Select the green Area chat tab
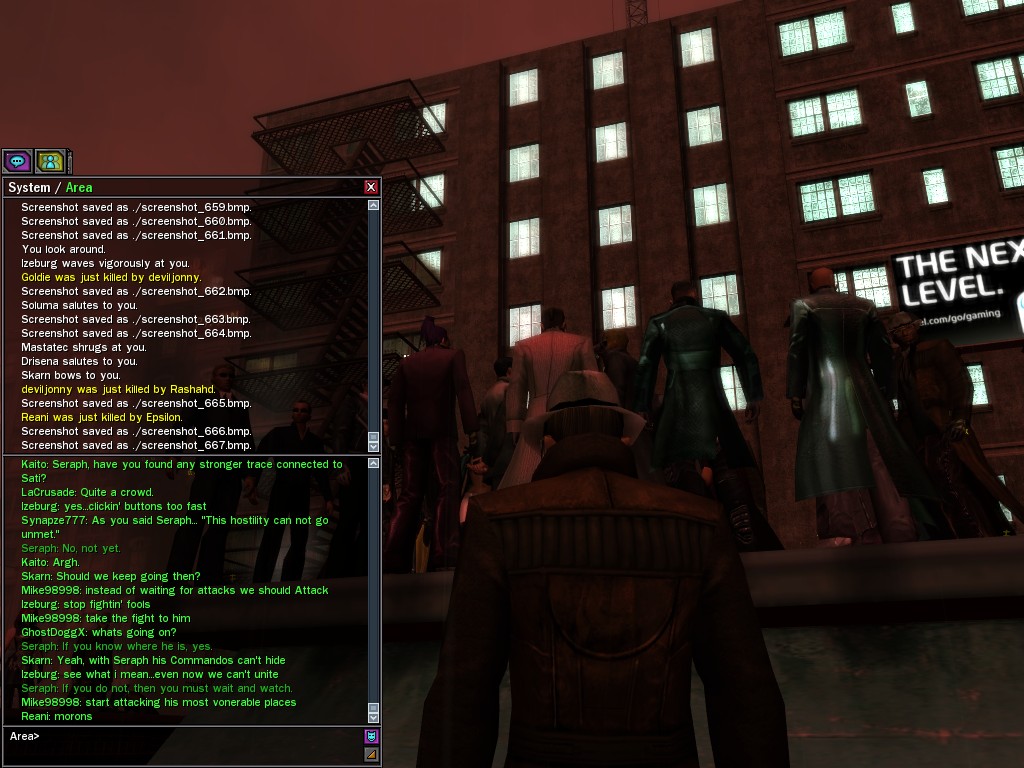This screenshot has width=1024, height=768. 79,187
